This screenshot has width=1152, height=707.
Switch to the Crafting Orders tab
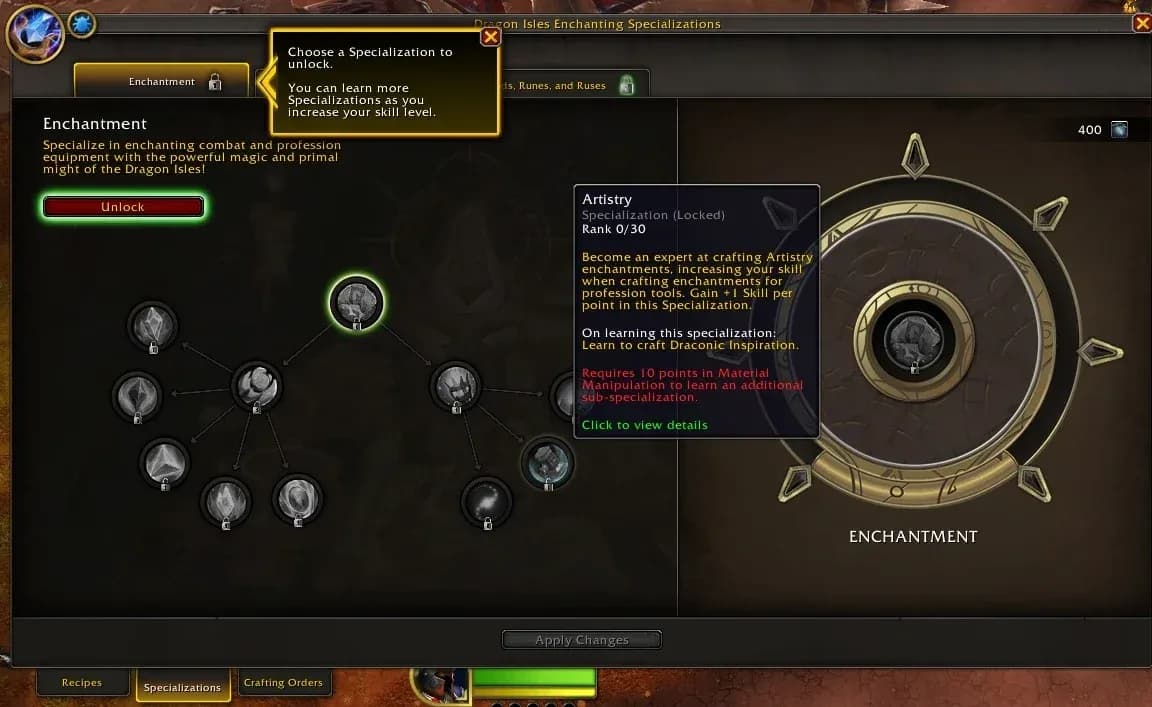(x=283, y=683)
